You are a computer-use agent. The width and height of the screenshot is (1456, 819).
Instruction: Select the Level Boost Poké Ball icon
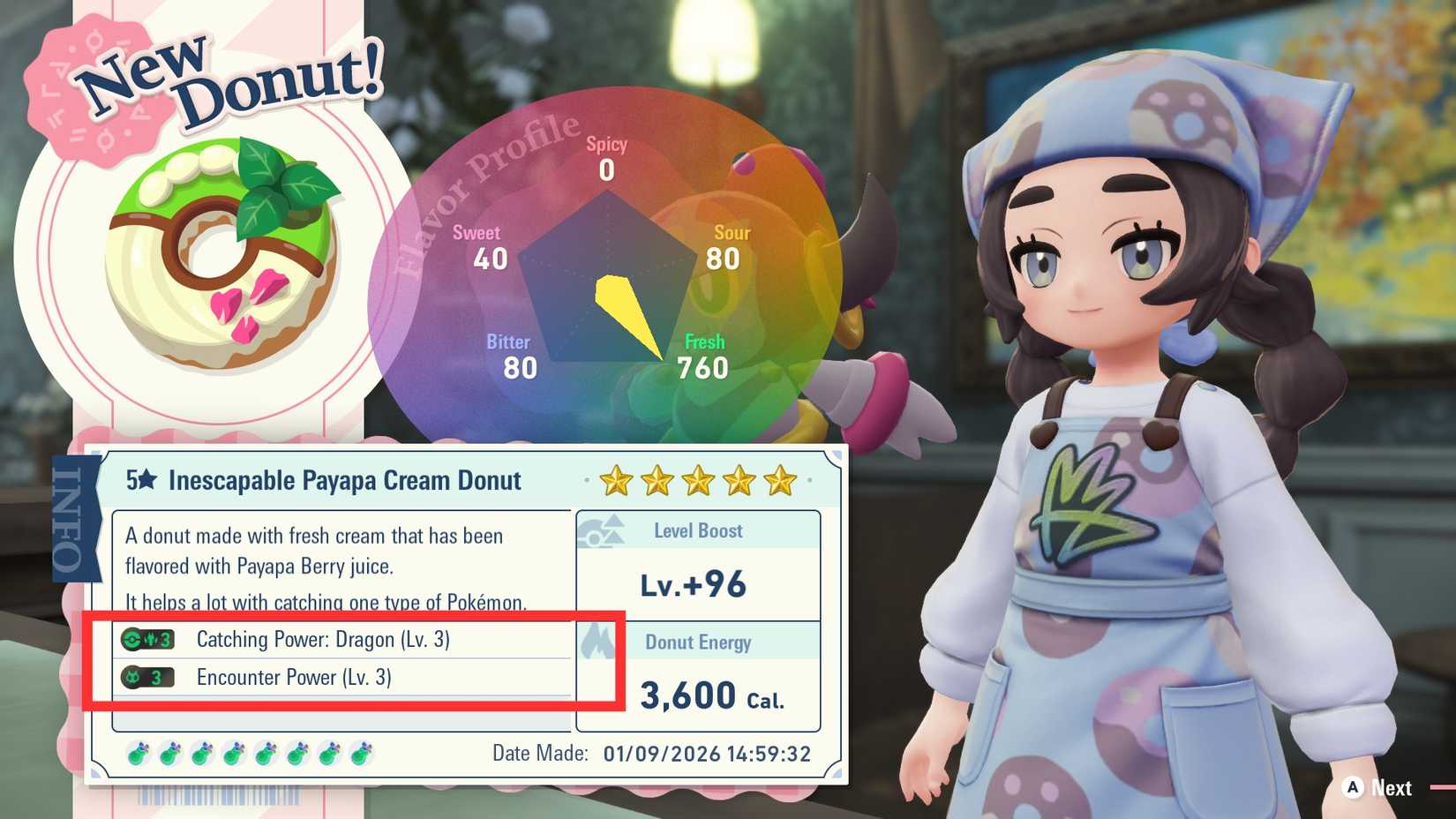(x=602, y=530)
